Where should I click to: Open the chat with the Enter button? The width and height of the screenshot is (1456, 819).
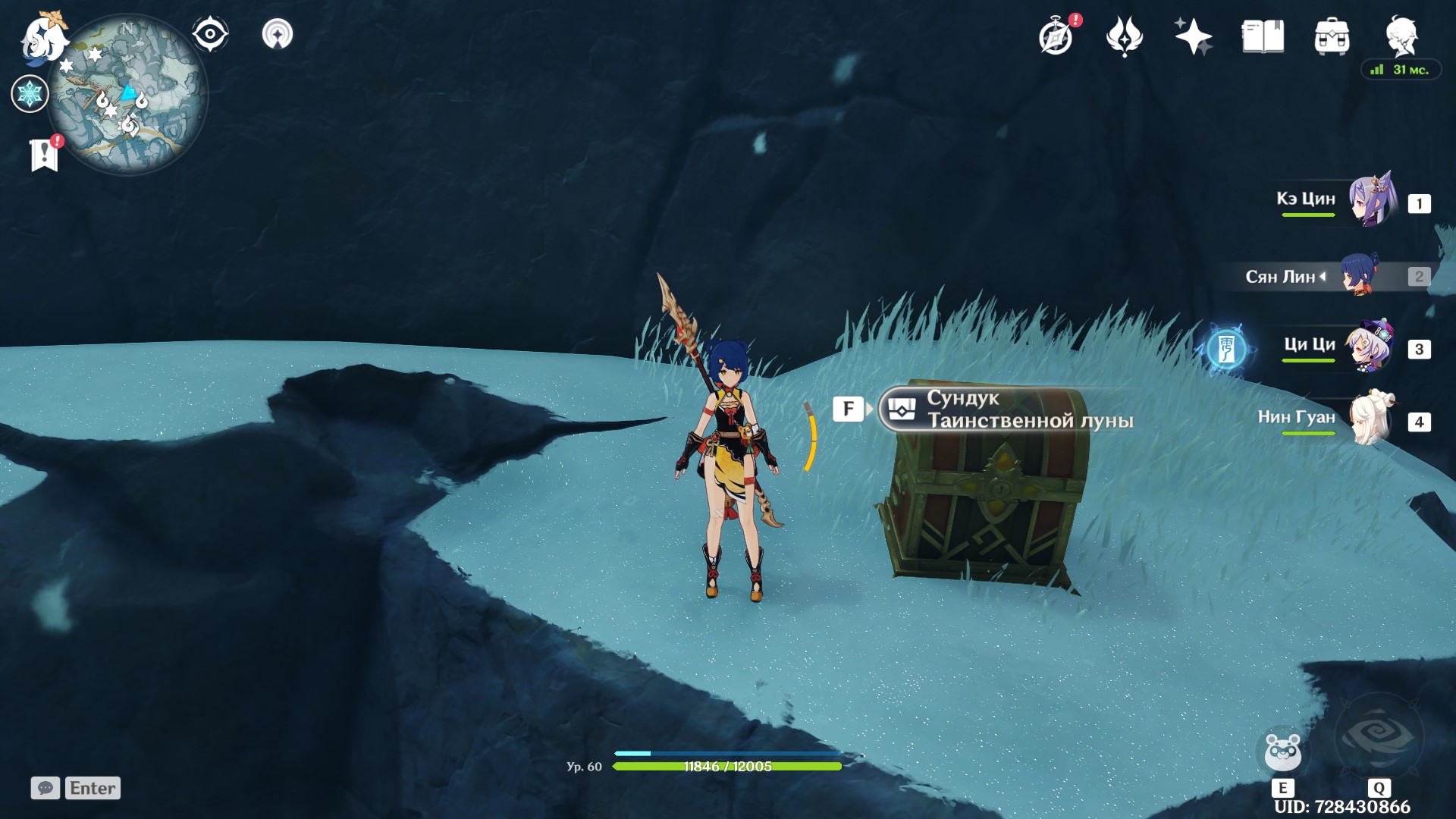[91, 788]
